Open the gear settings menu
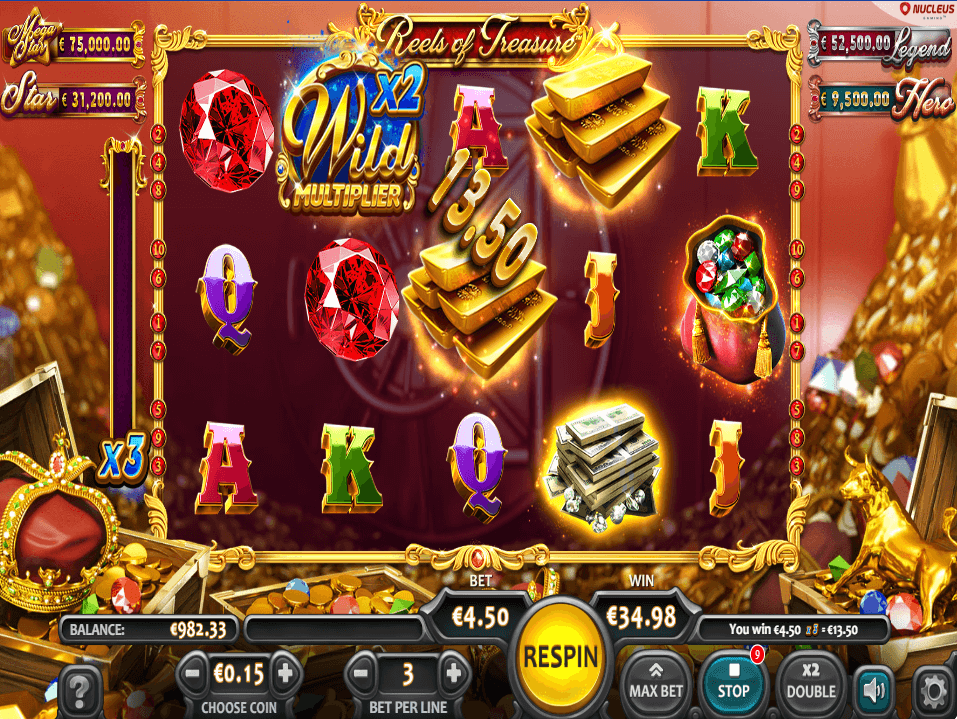Image resolution: width=957 pixels, height=719 pixels. 932,688
